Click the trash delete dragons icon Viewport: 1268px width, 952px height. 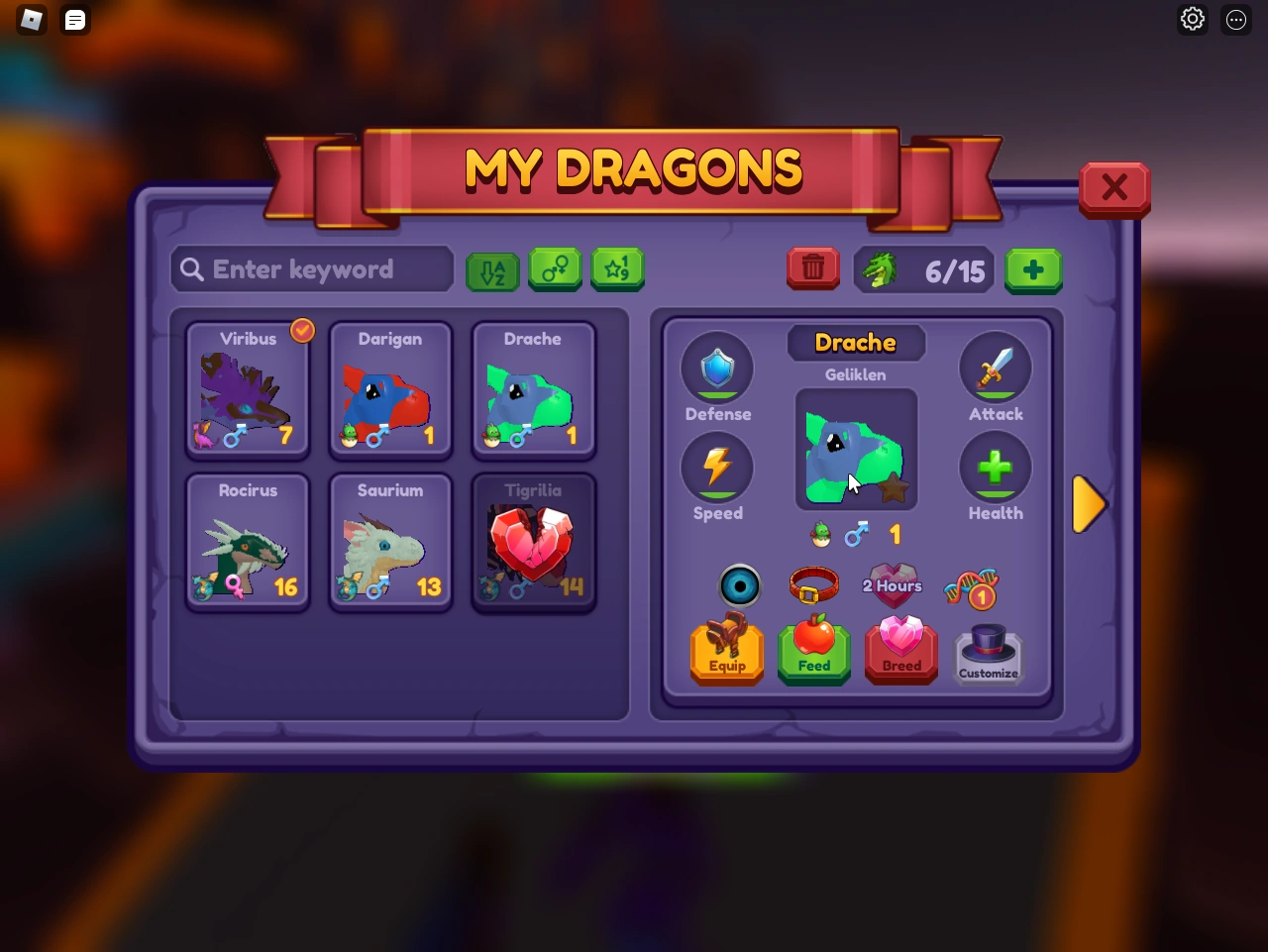click(x=812, y=268)
